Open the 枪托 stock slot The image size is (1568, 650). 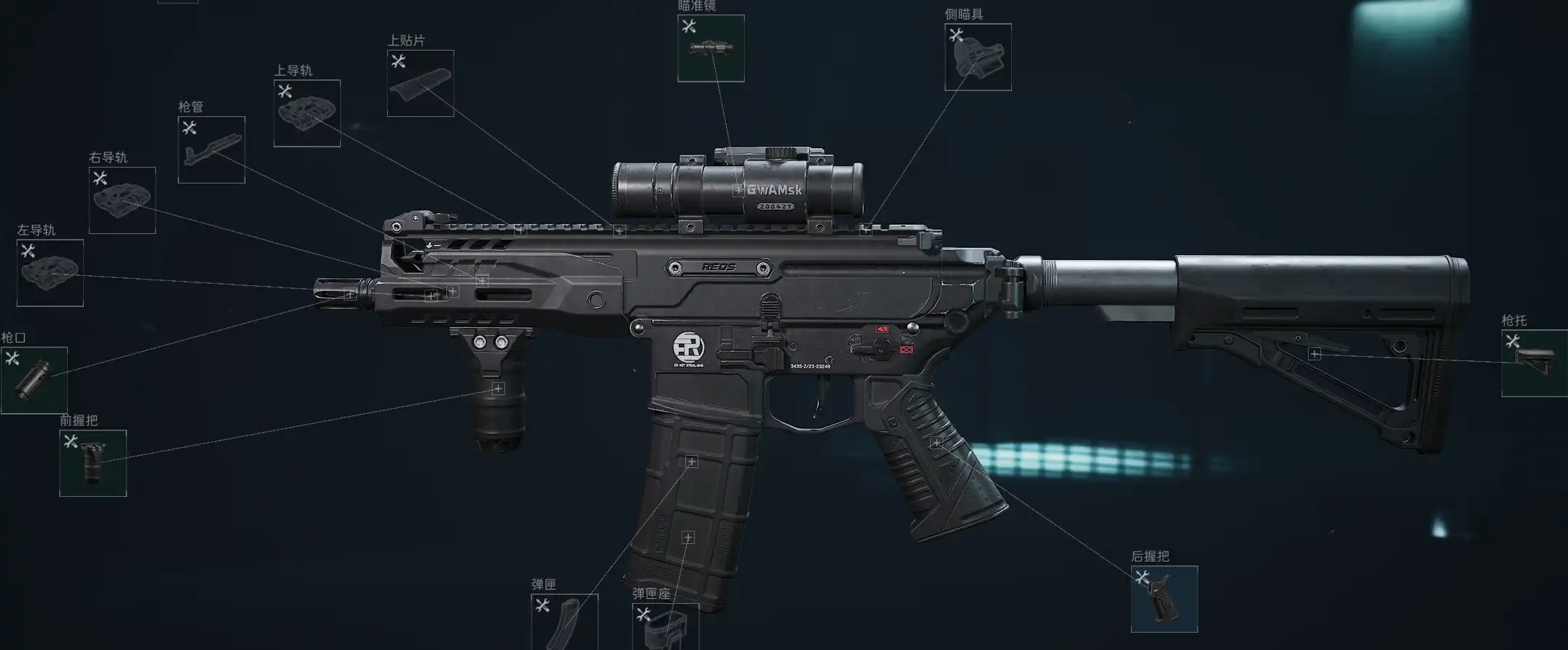1534,363
